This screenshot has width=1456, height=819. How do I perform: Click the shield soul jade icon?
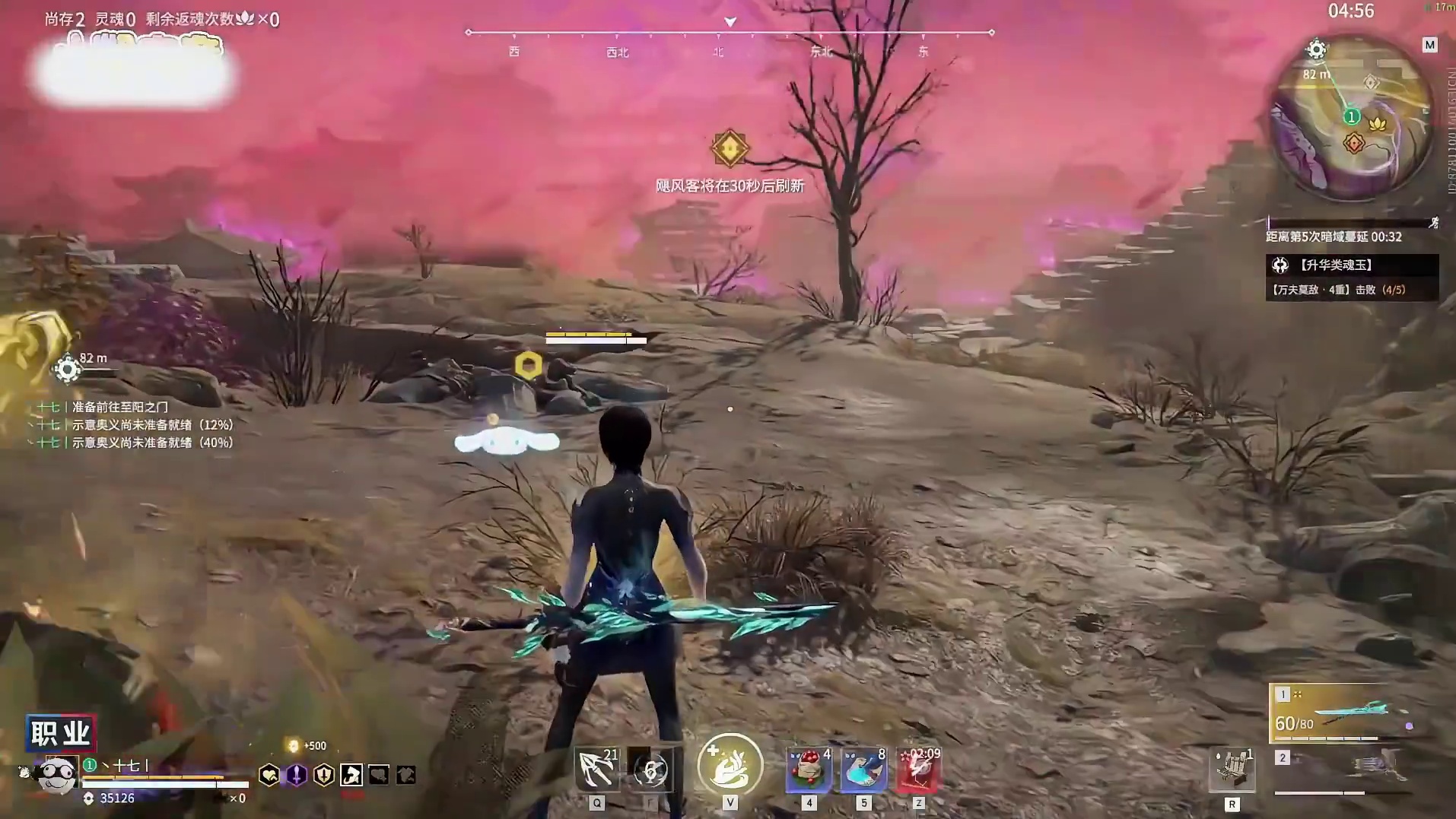coord(324,775)
